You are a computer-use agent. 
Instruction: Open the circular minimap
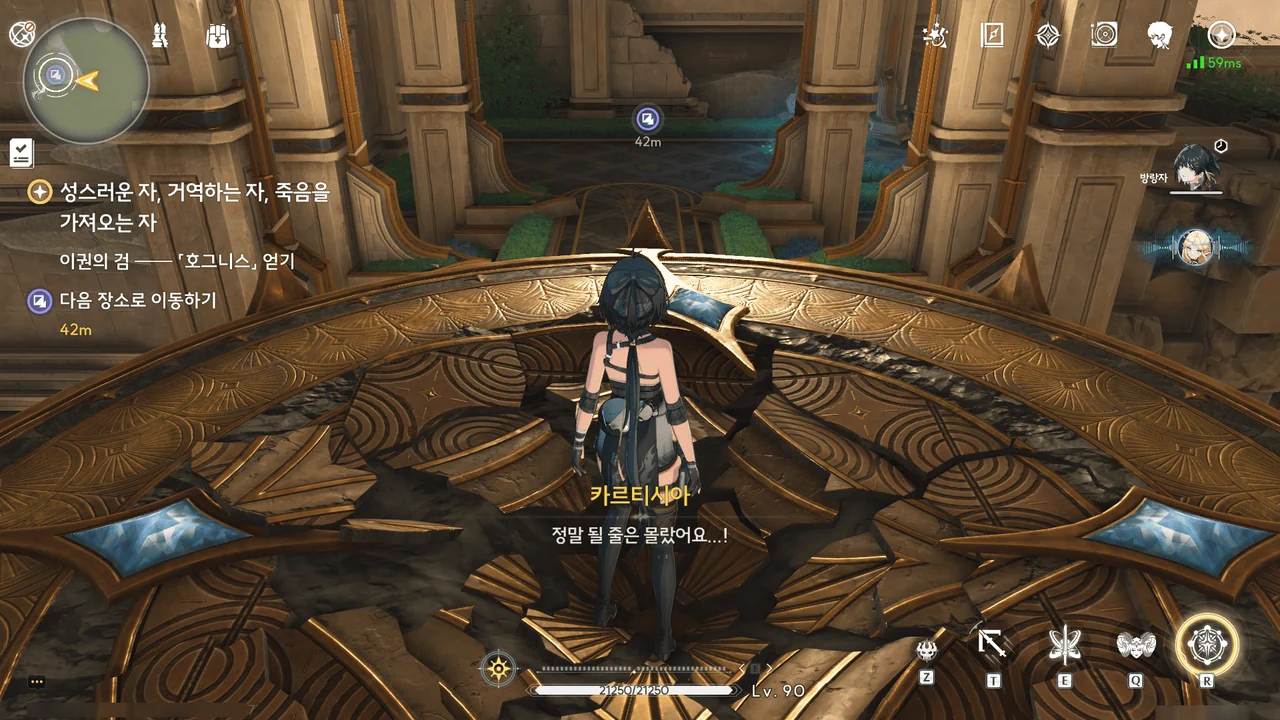pyautogui.click(x=86, y=82)
